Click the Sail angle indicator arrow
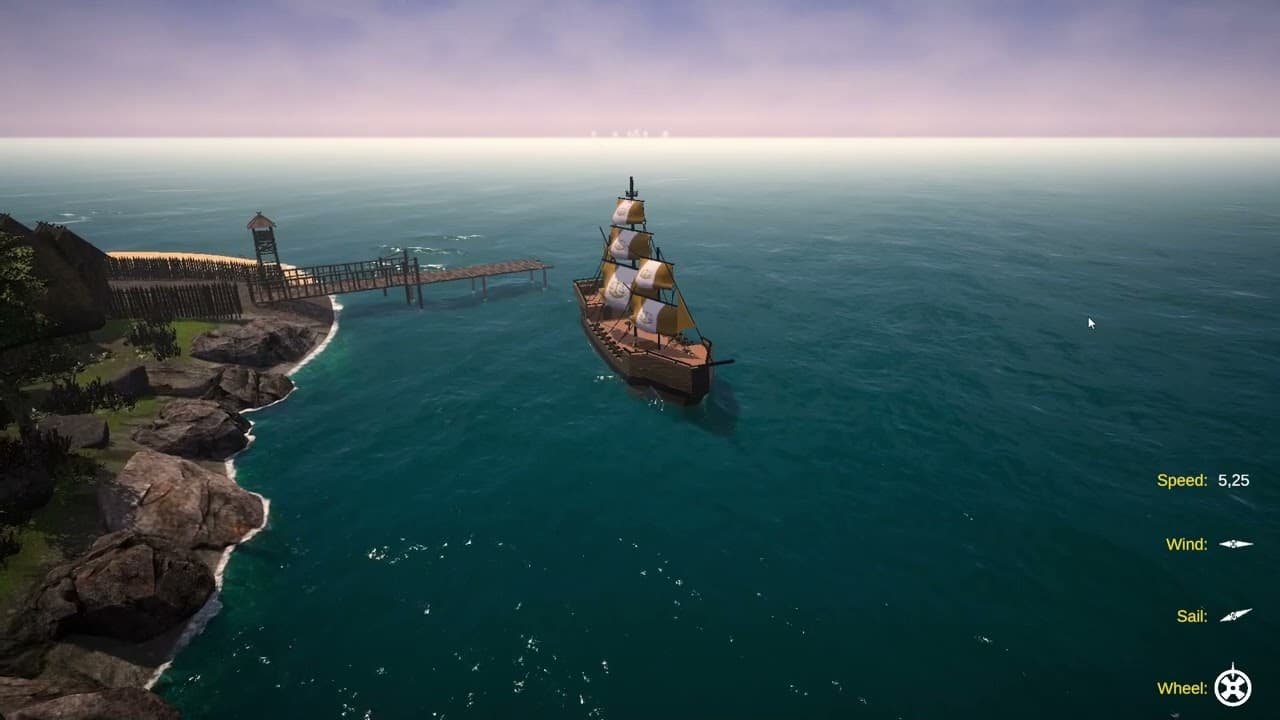The width and height of the screenshot is (1280, 720). point(1235,614)
